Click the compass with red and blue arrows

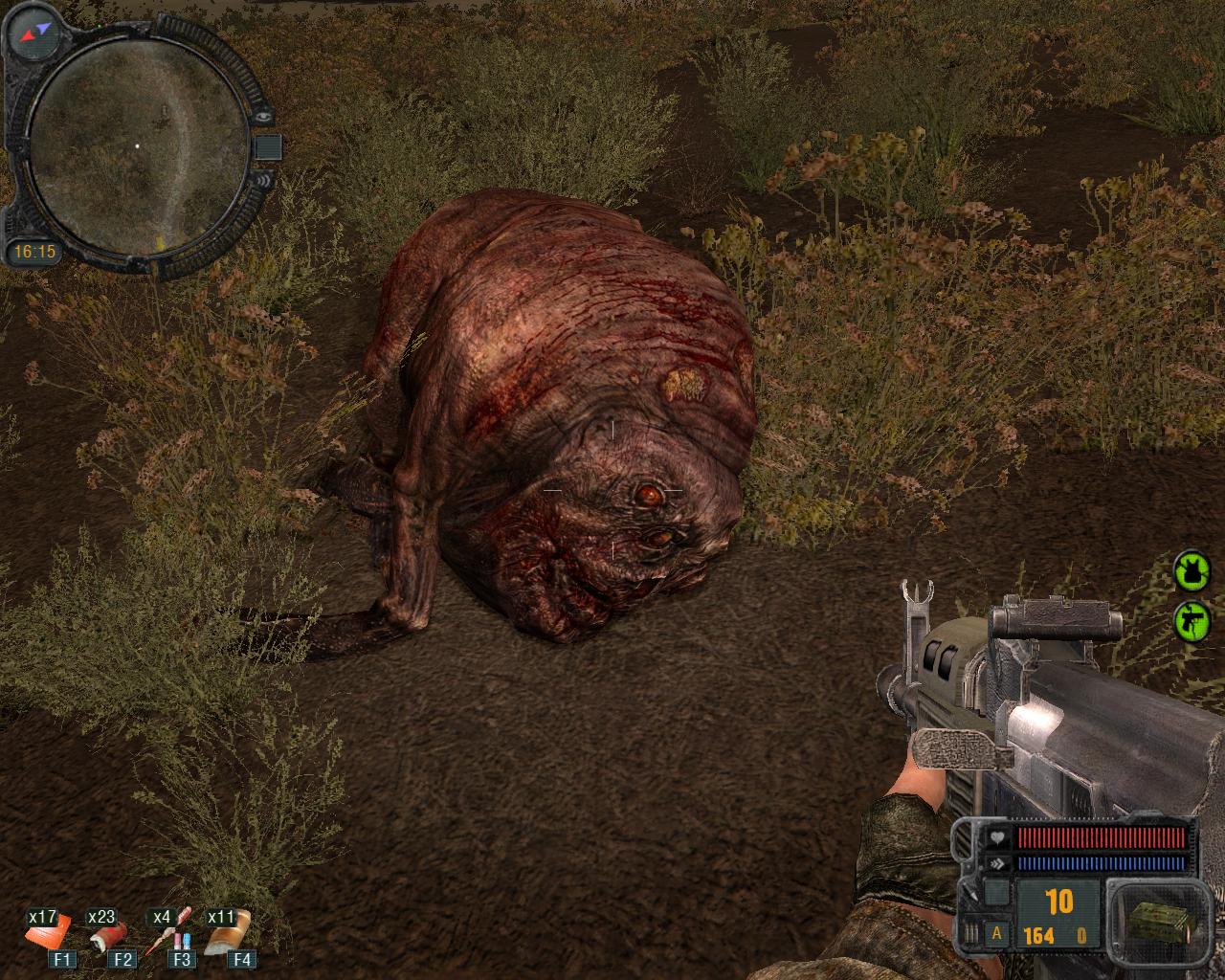click(x=34, y=35)
